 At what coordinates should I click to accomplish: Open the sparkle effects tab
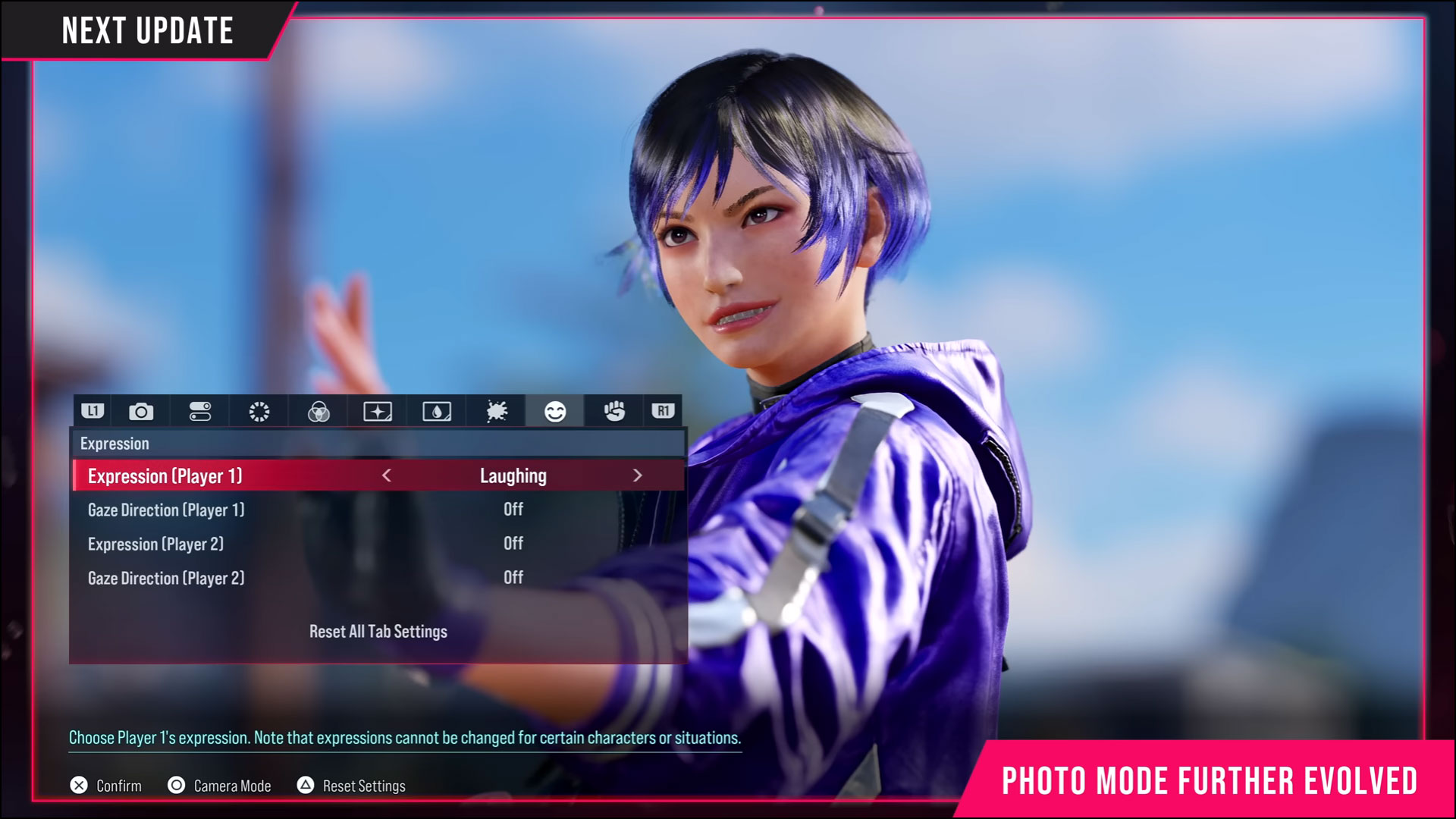click(x=377, y=411)
